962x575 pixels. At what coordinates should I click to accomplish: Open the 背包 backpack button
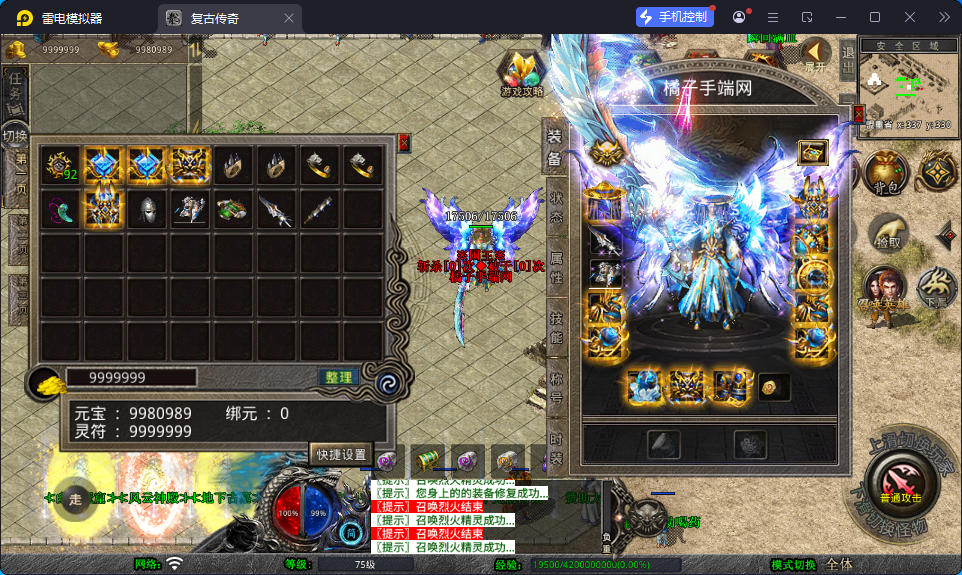click(x=887, y=173)
